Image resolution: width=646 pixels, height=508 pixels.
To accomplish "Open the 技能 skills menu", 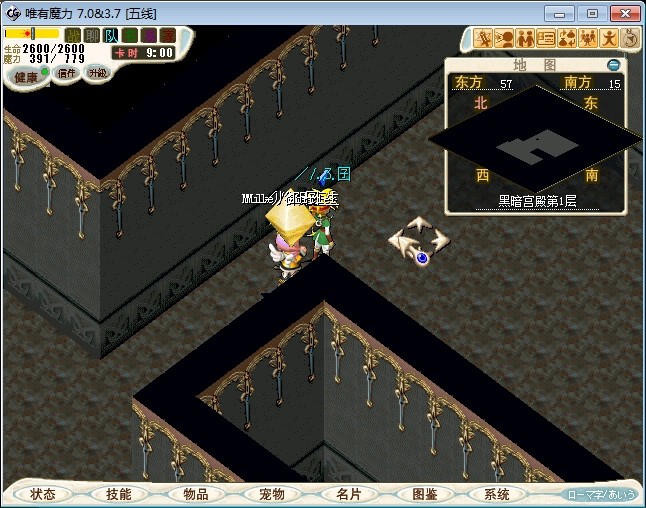I will [119, 494].
